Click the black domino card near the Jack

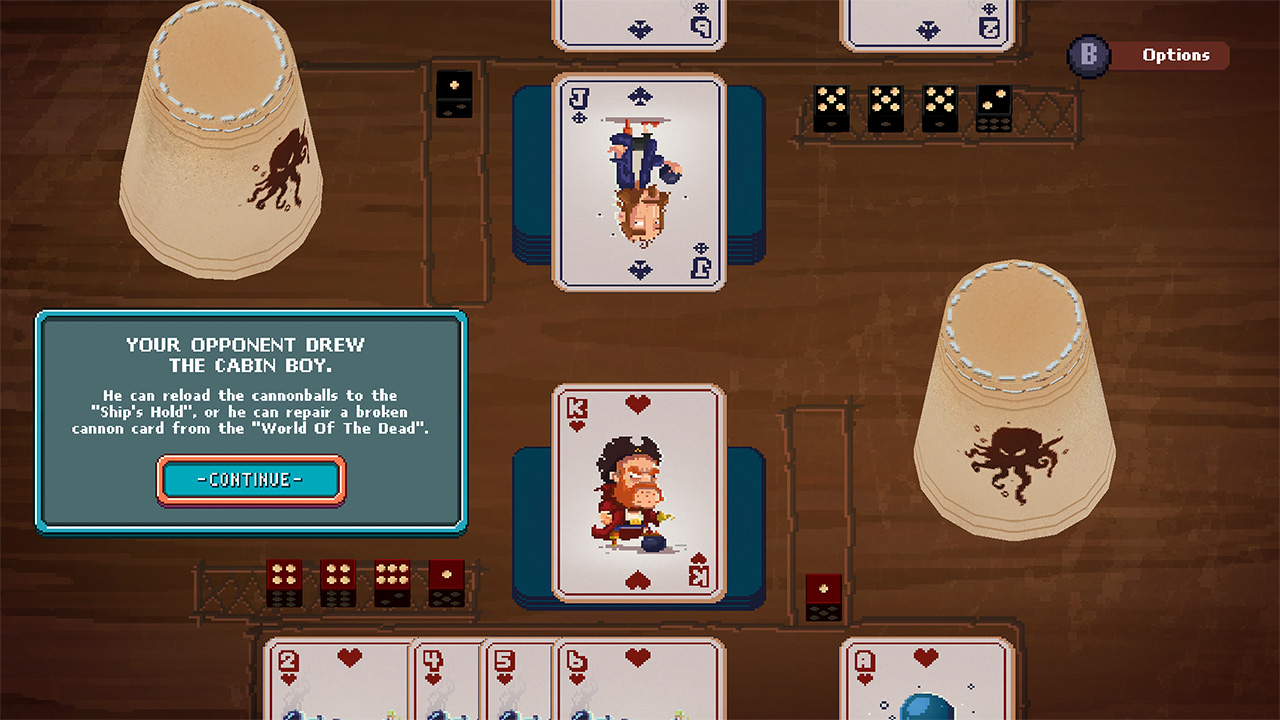(455, 92)
